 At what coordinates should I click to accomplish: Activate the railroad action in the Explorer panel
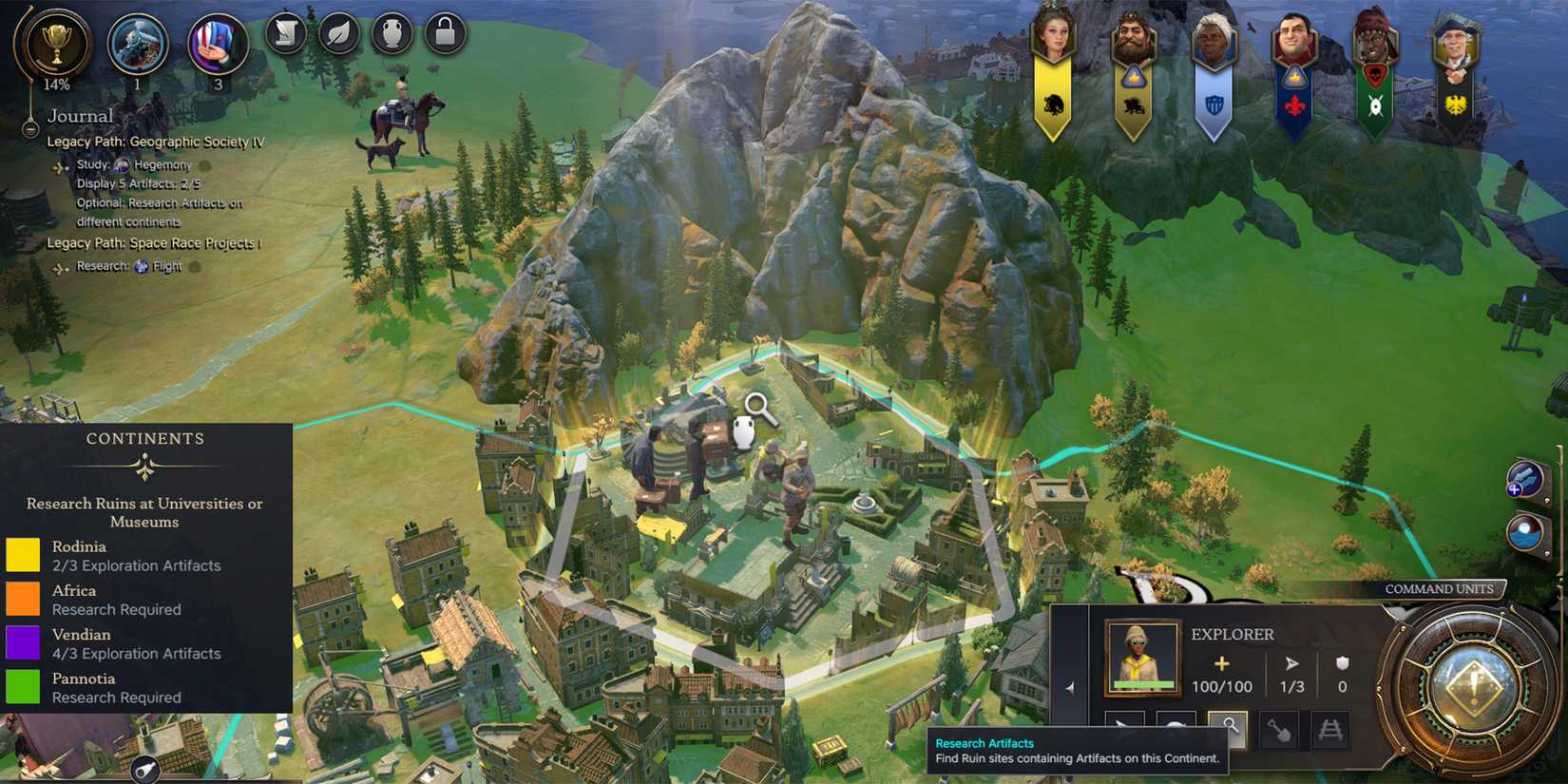click(x=1330, y=730)
